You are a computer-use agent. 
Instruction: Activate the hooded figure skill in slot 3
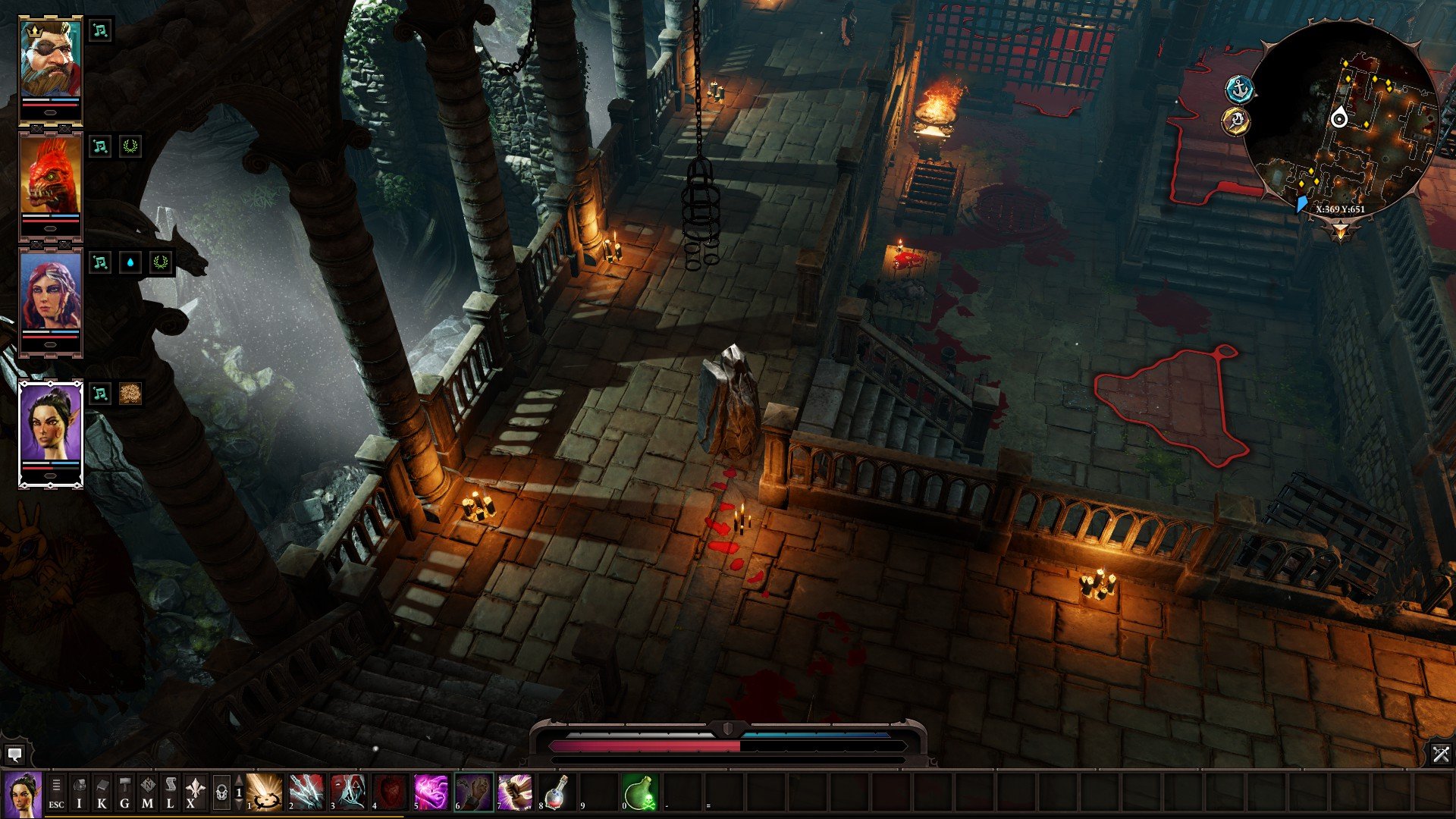[348, 792]
